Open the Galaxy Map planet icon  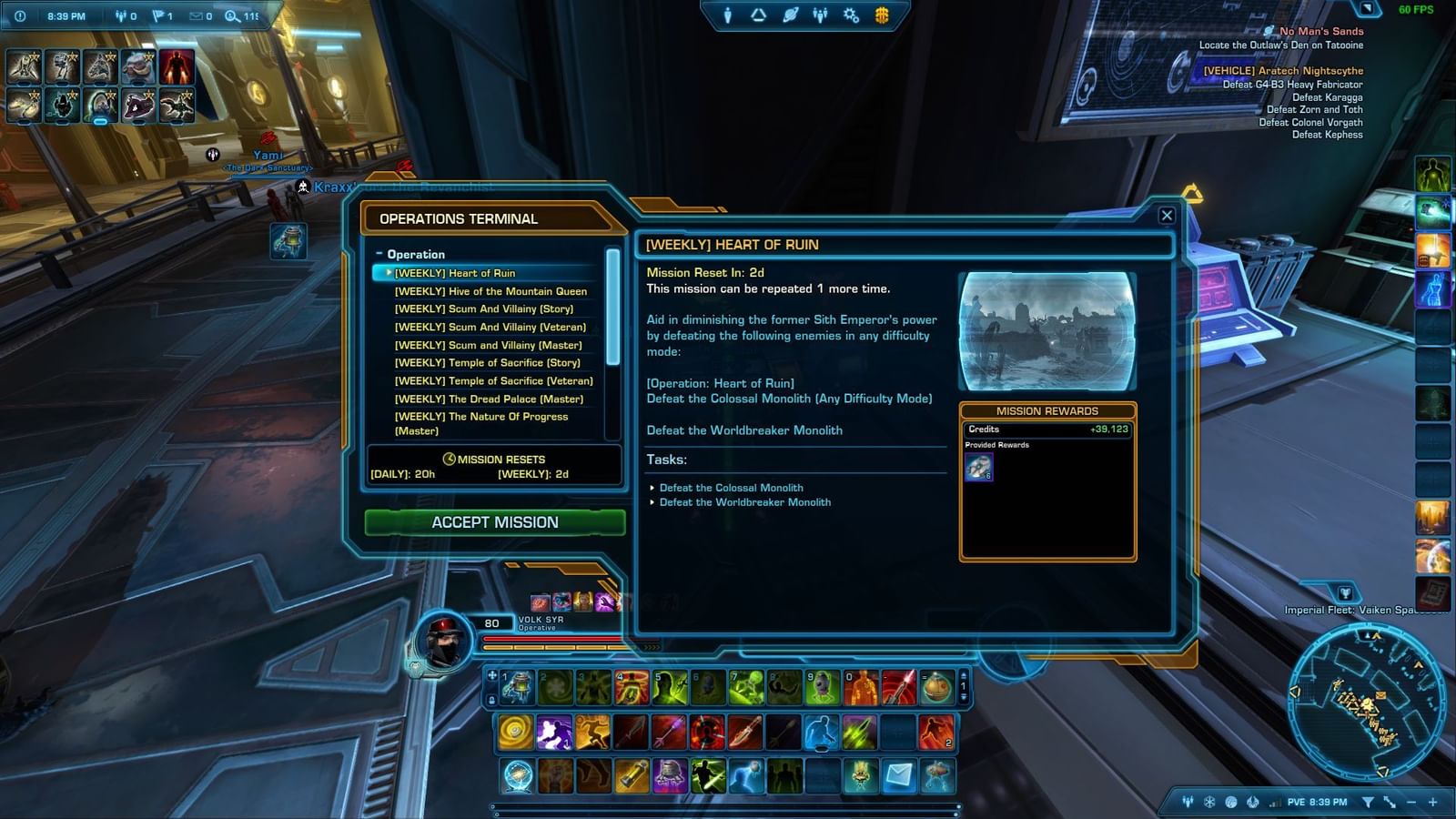click(790, 14)
